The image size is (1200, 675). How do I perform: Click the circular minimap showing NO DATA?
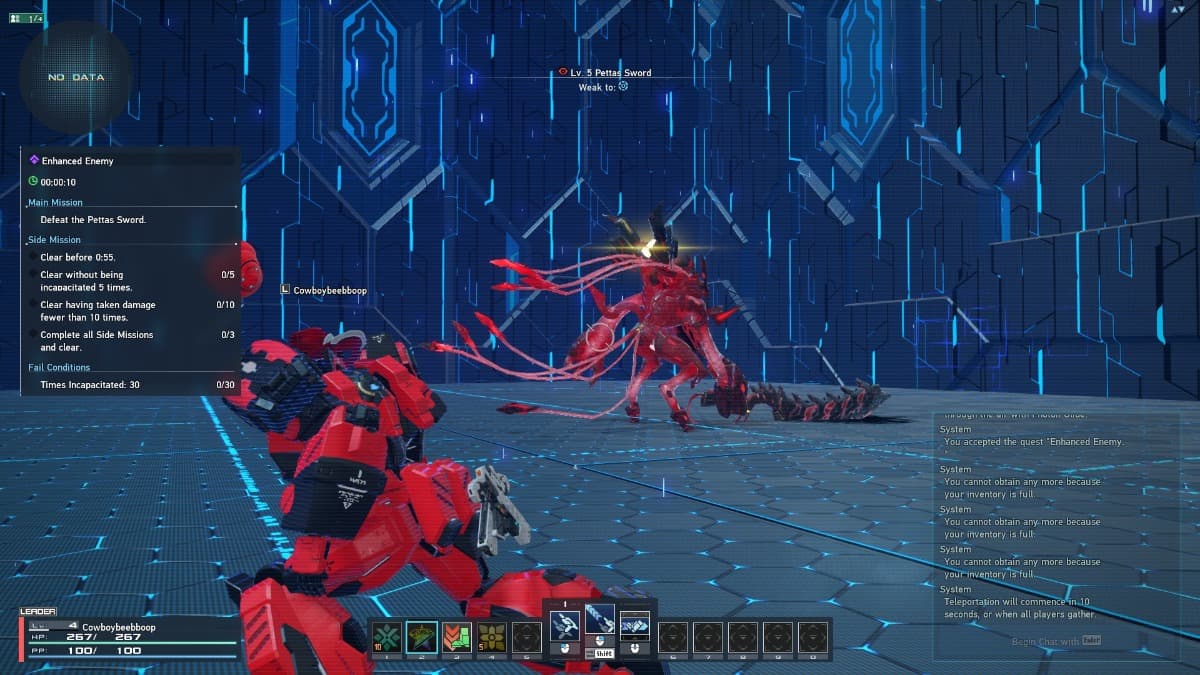click(x=76, y=77)
